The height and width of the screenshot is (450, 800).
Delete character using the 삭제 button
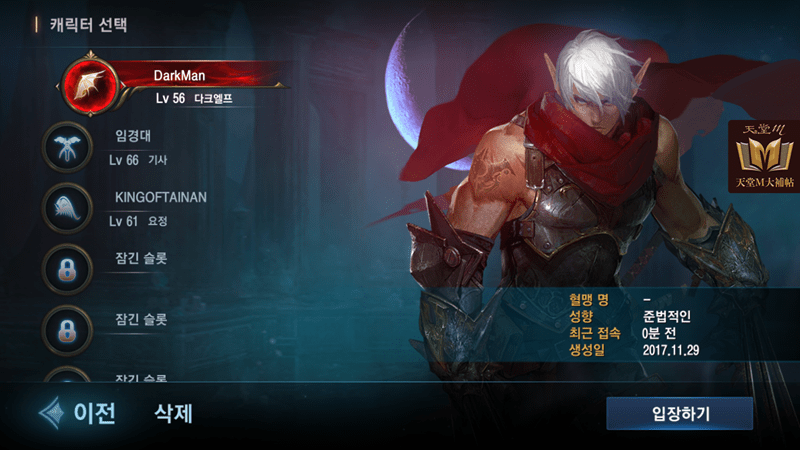point(173,412)
